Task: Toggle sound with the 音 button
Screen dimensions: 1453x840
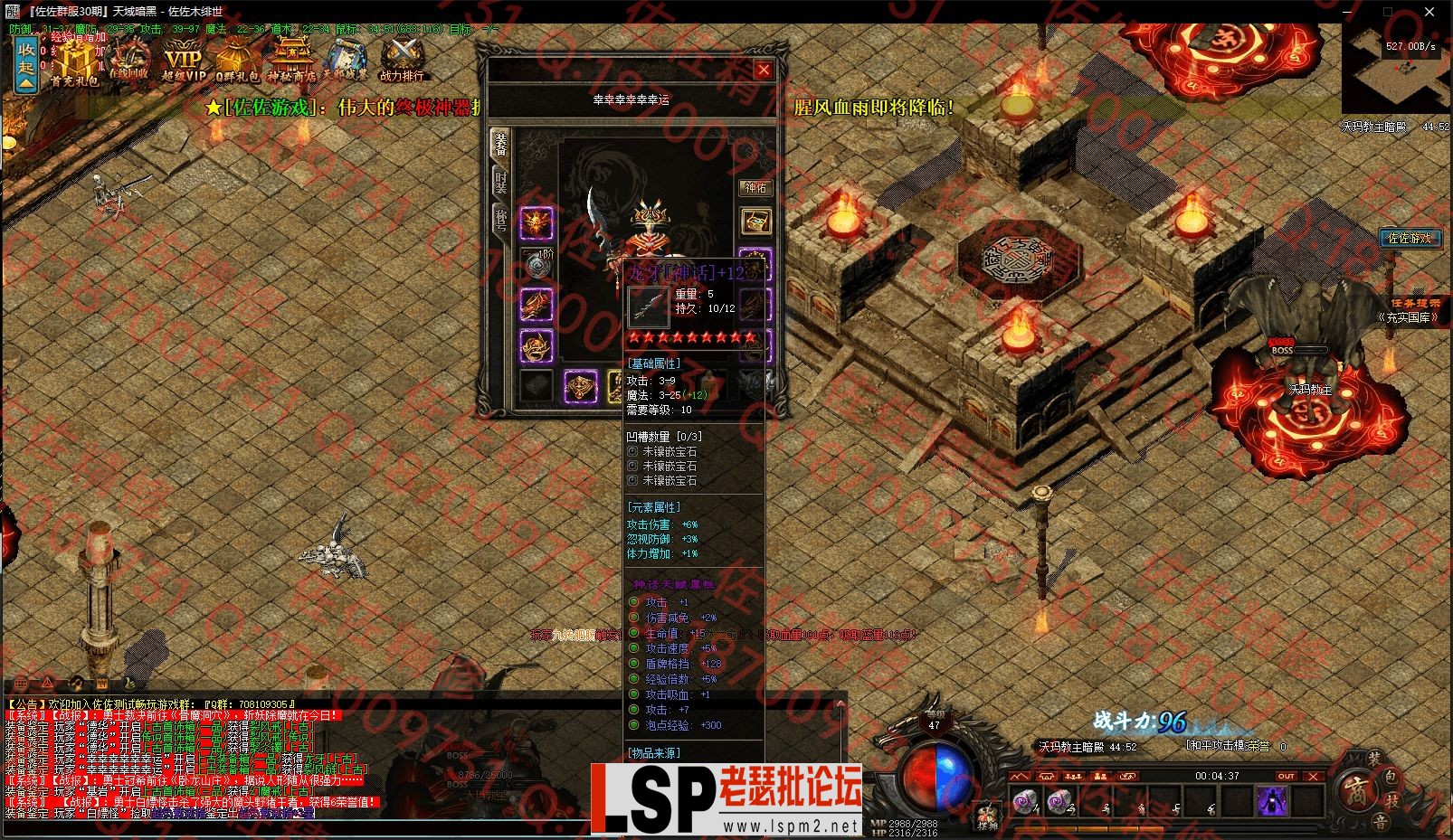Action: coord(1379,822)
